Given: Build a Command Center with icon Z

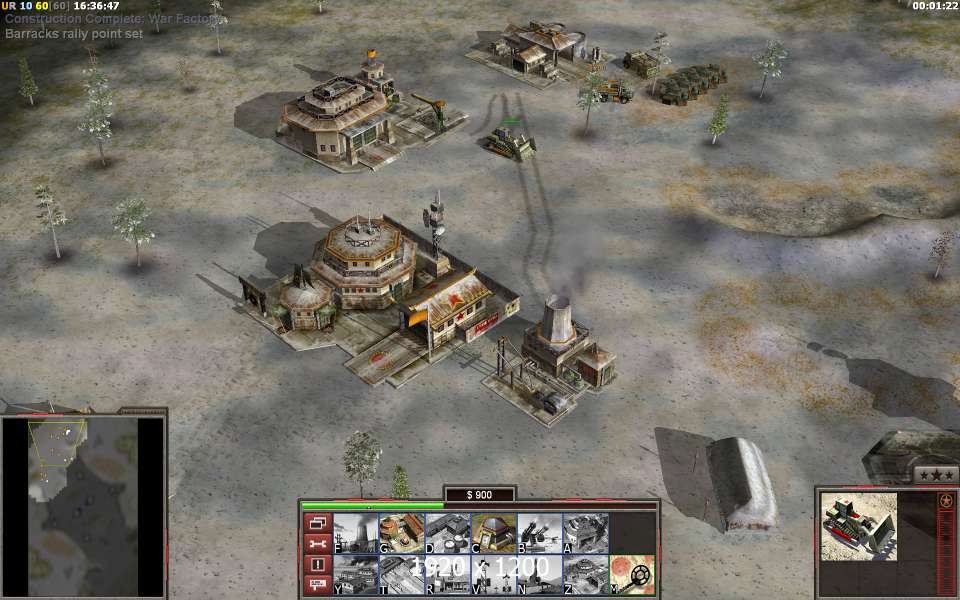Looking at the screenshot, I should [x=585, y=574].
